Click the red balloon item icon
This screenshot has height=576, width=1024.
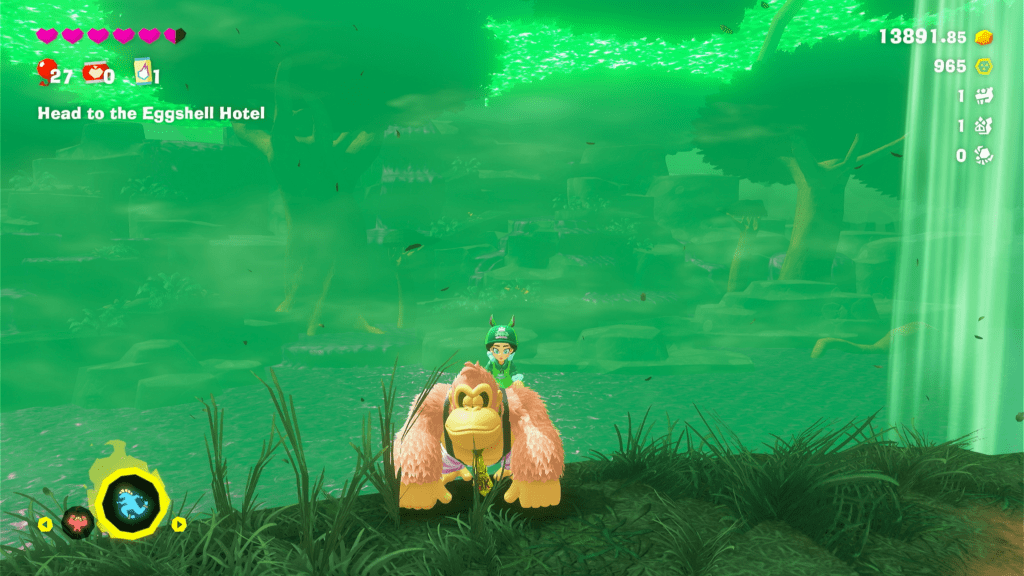[45, 71]
